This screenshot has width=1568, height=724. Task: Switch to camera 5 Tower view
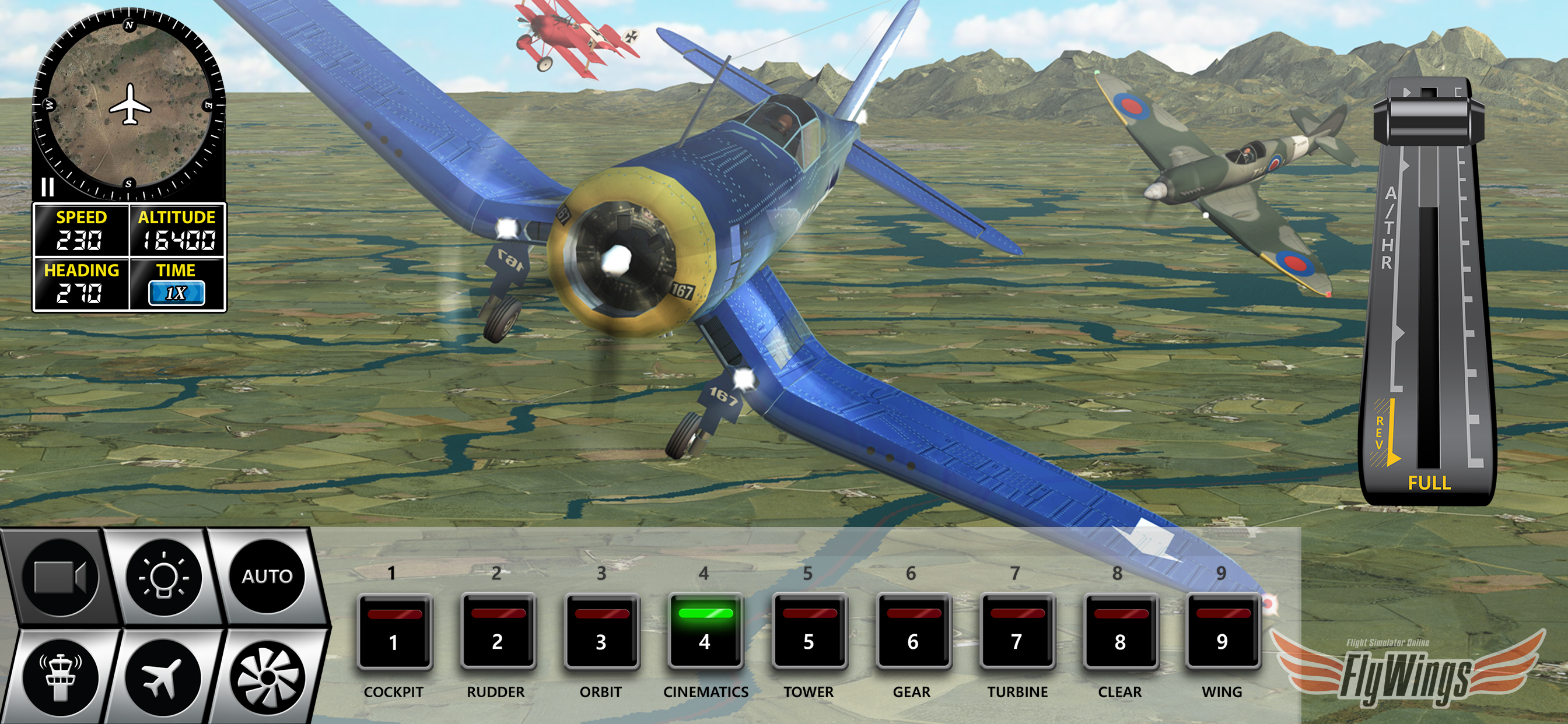point(808,632)
